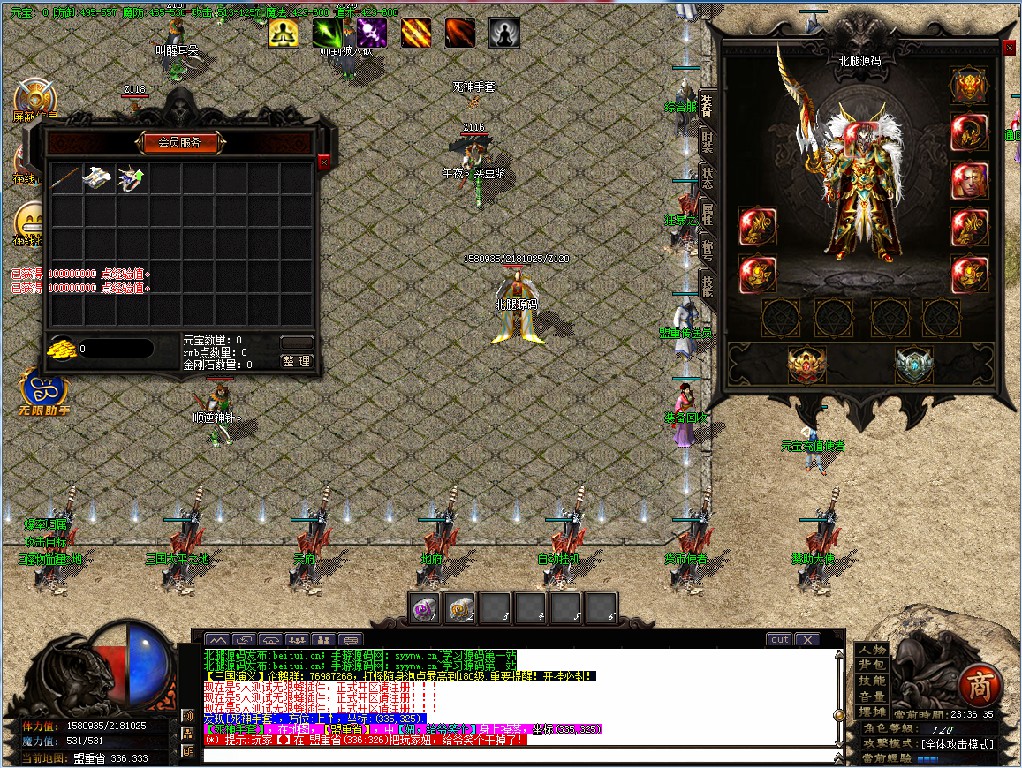Click the 摆摊 stall menu button
The image size is (1022, 768).
click(872, 711)
